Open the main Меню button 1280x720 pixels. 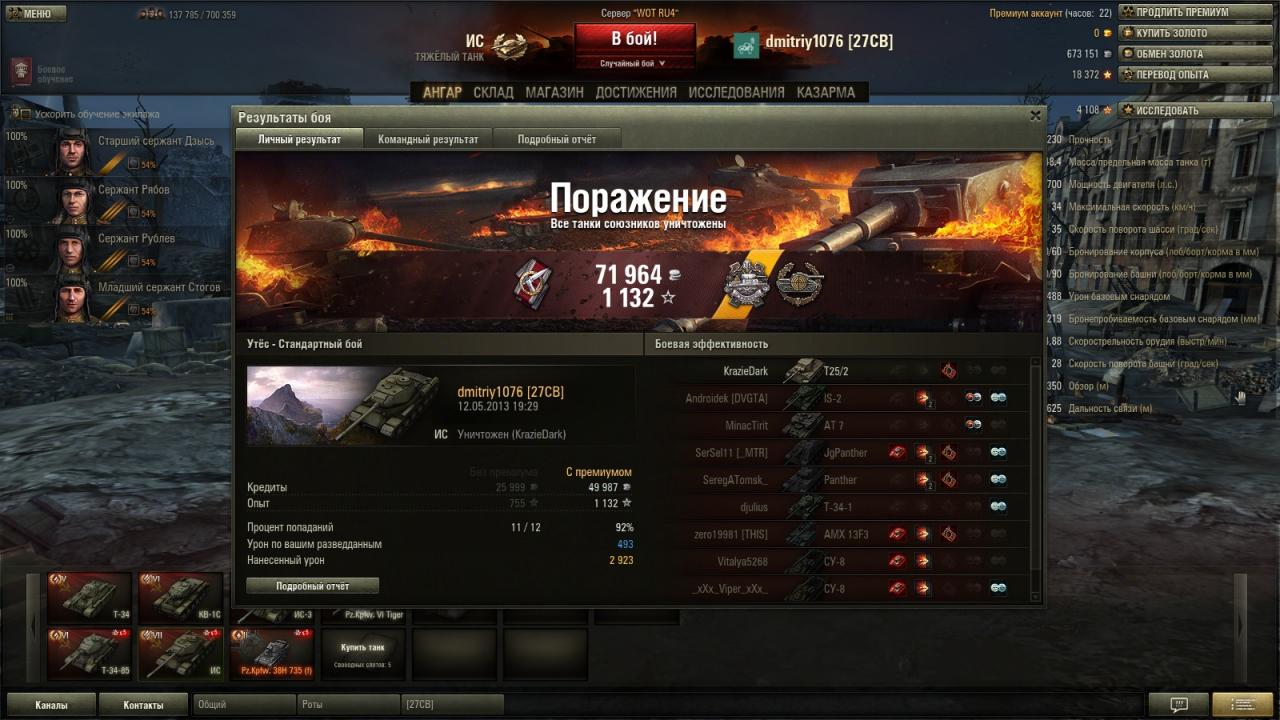36,13
